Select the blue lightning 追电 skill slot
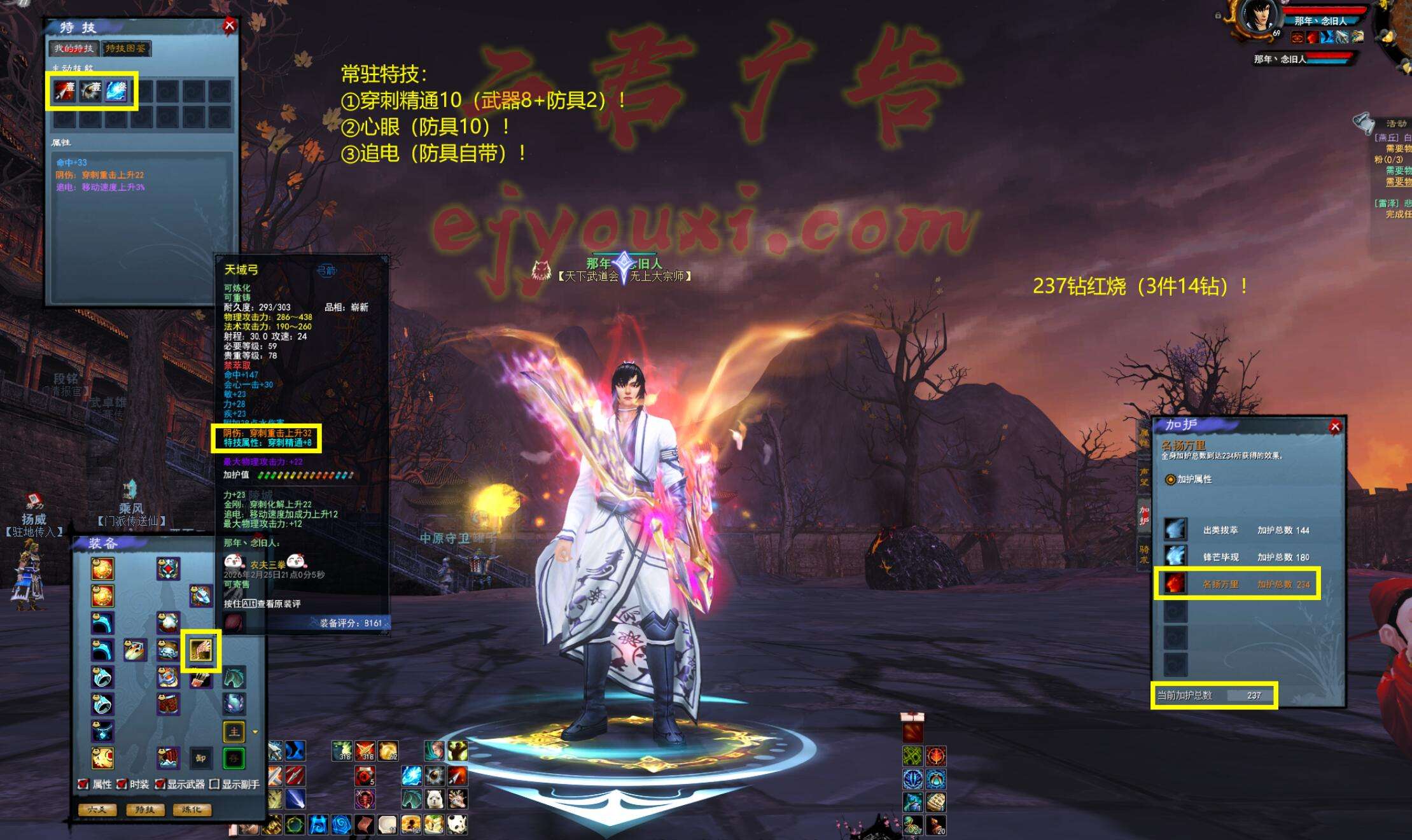This screenshot has width=1412, height=840. tap(116, 91)
